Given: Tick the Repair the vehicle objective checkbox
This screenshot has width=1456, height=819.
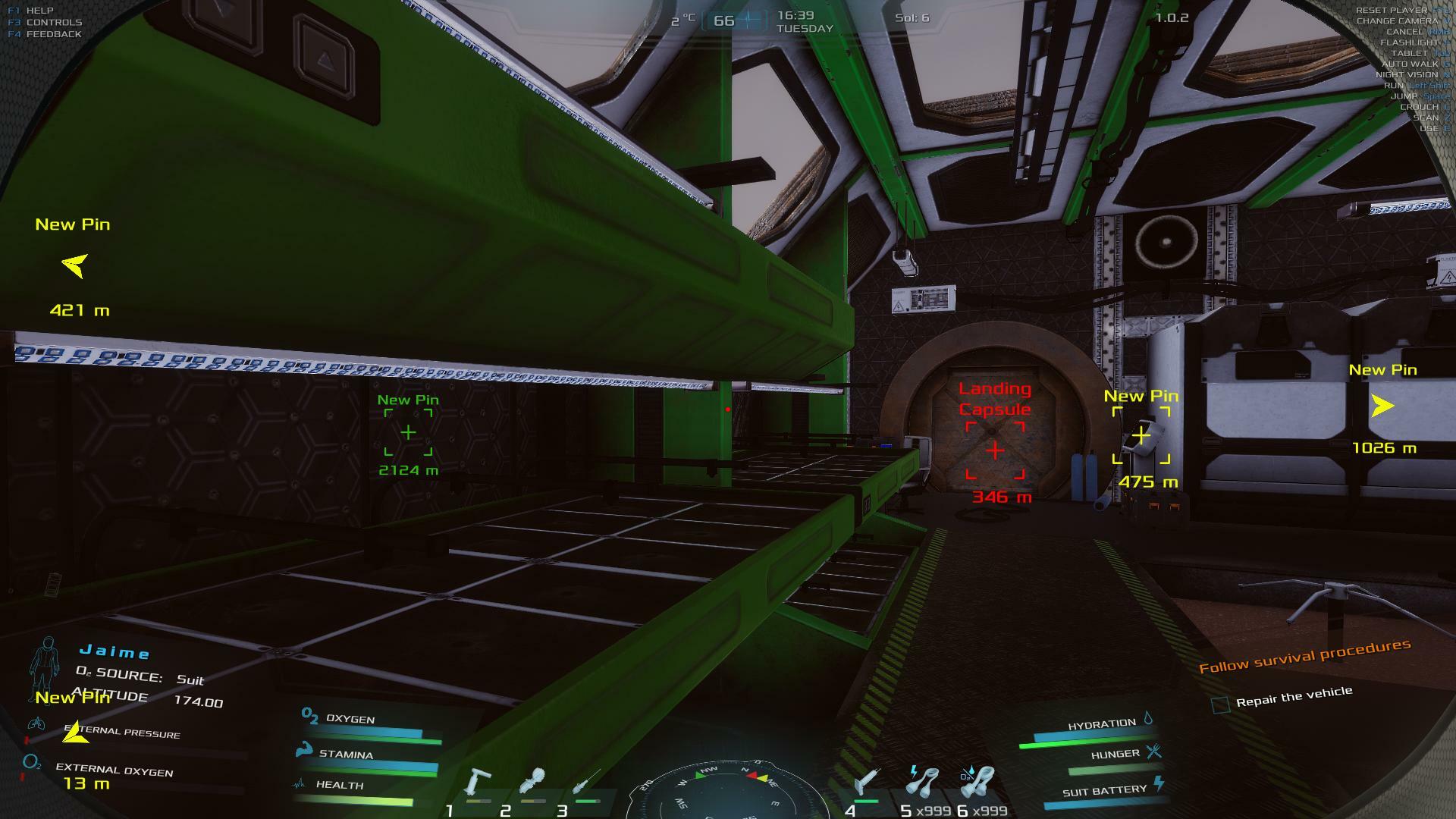Looking at the screenshot, I should click(x=1220, y=705).
